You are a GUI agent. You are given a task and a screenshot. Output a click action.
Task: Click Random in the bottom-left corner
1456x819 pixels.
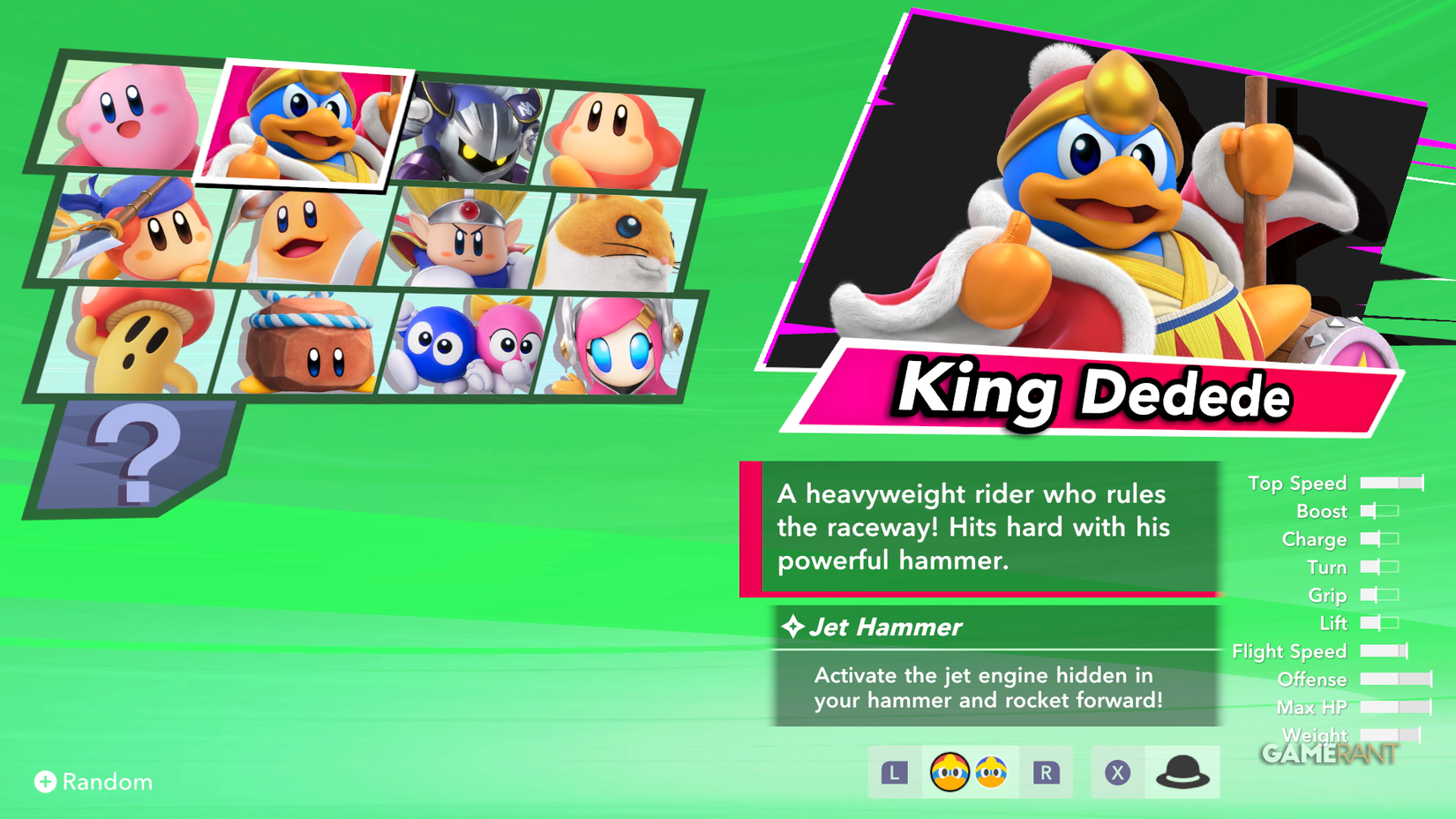tap(93, 781)
